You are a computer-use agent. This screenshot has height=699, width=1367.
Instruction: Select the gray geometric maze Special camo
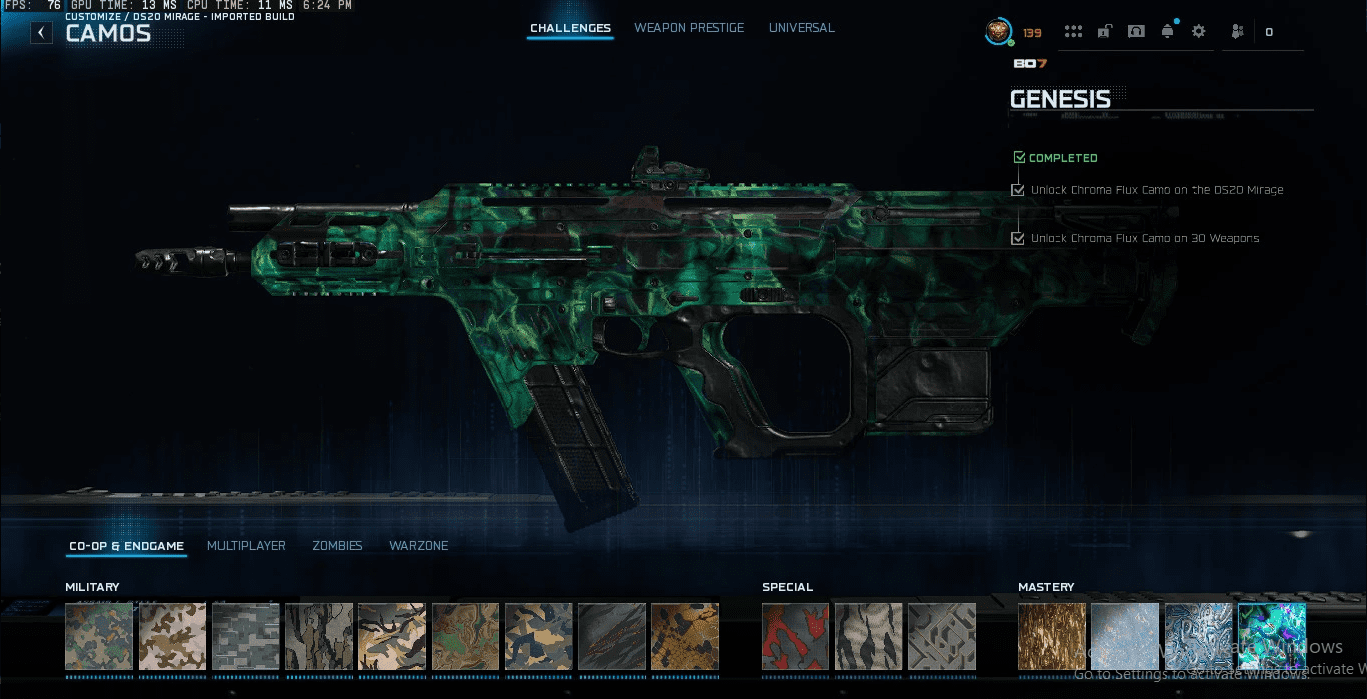tap(941, 636)
